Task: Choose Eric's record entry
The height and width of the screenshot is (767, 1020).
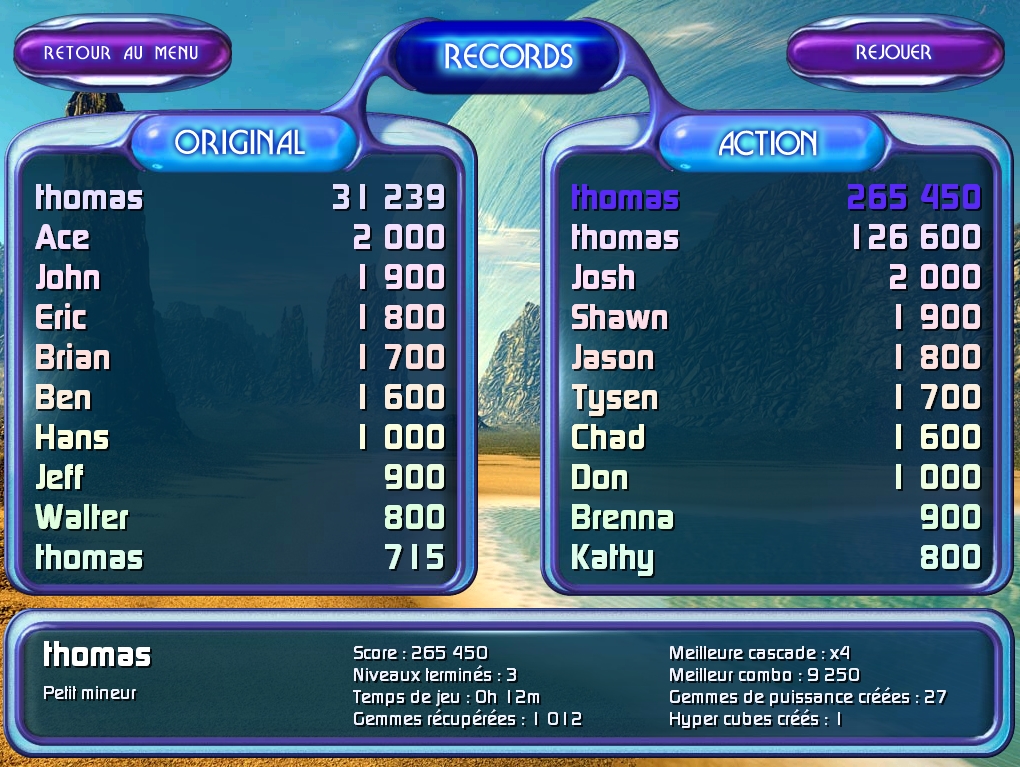Action: pos(240,318)
